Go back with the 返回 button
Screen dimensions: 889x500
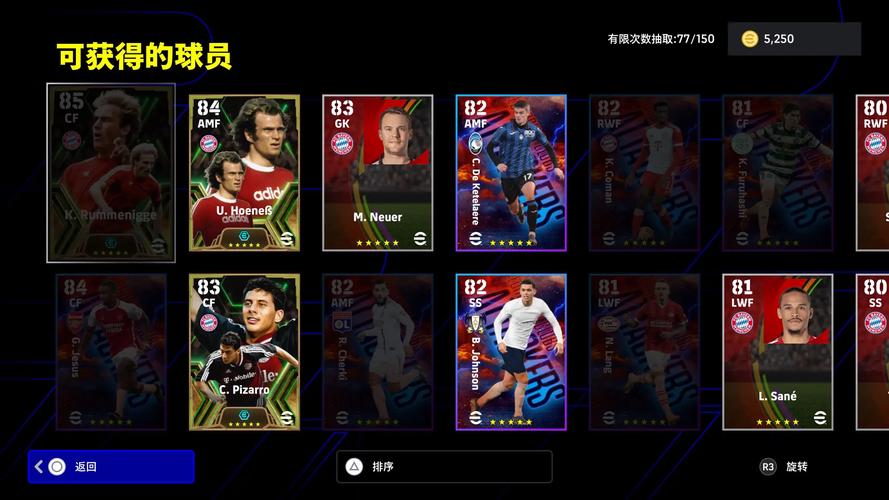[x=111, y=466]
